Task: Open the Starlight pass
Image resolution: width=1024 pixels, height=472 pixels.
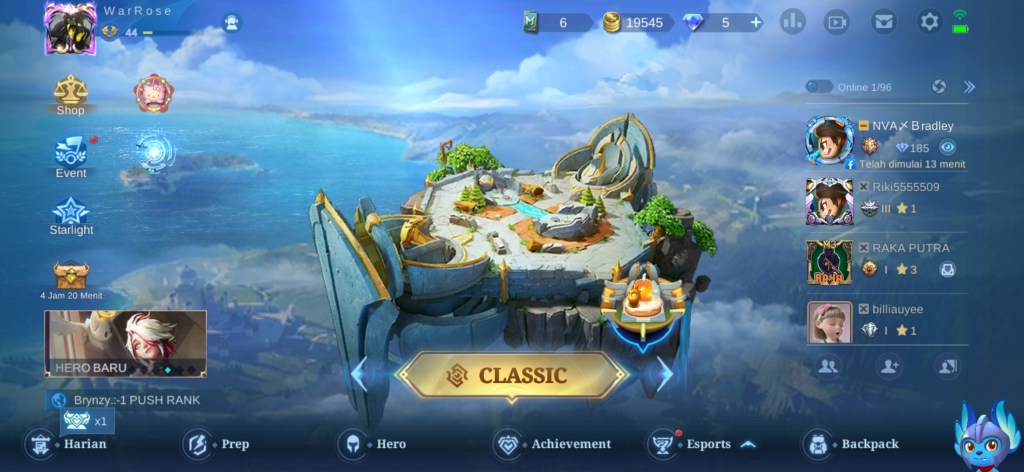Action: coord(71,216)
